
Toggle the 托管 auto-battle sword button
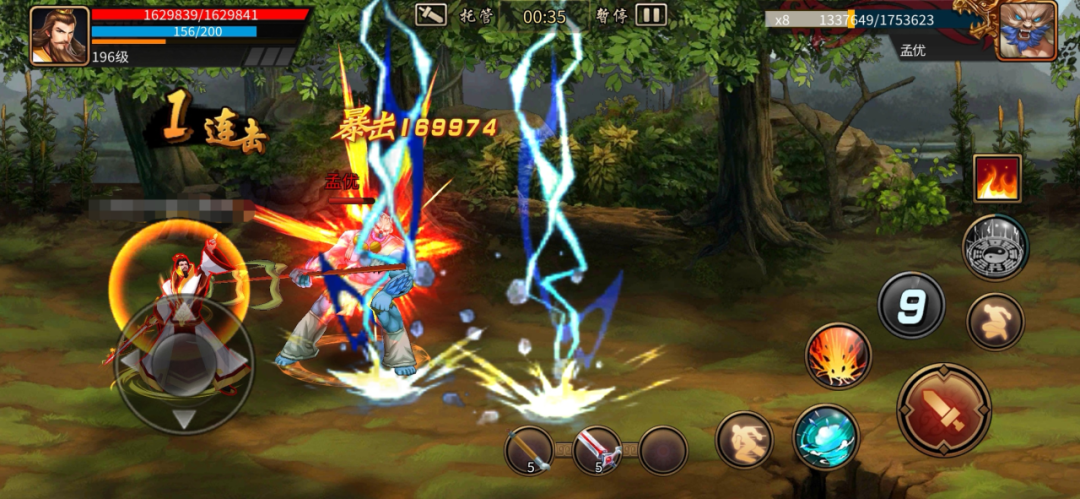click(x=431, y=15)
